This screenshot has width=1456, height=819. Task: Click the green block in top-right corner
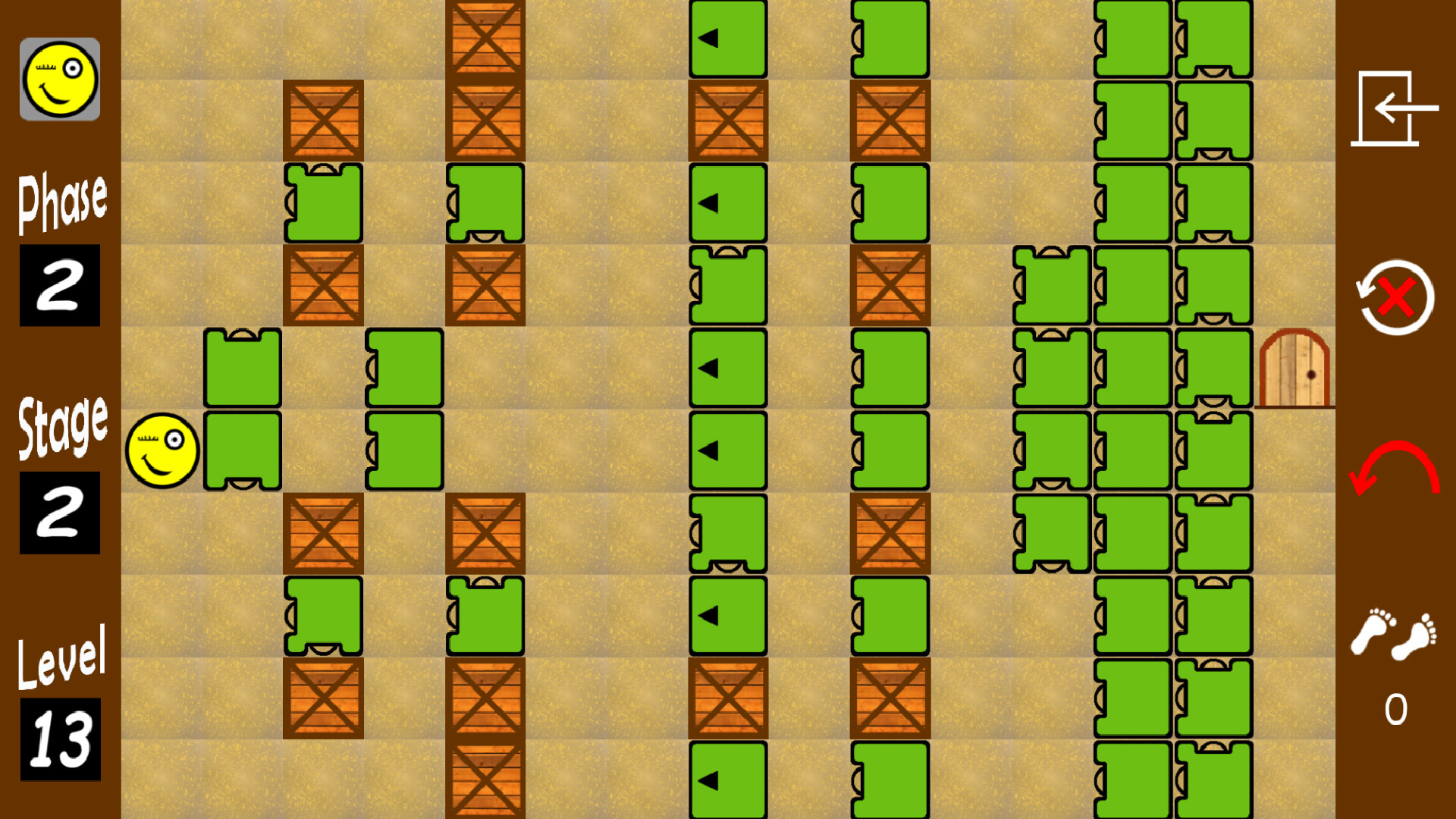pos(1213,36)
